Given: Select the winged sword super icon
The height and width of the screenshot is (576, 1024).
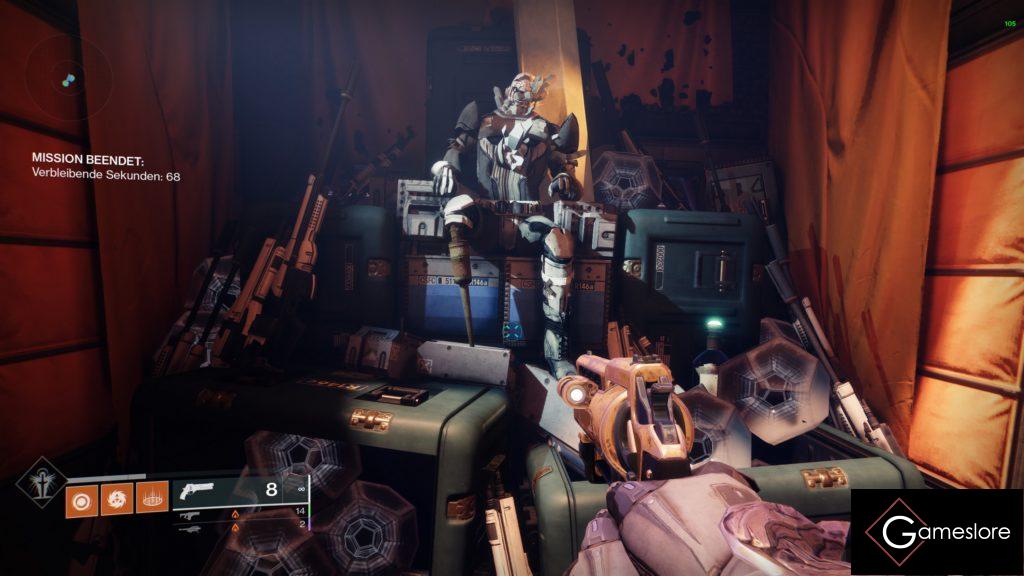Looking at the screenshot, I should (42, 482).
